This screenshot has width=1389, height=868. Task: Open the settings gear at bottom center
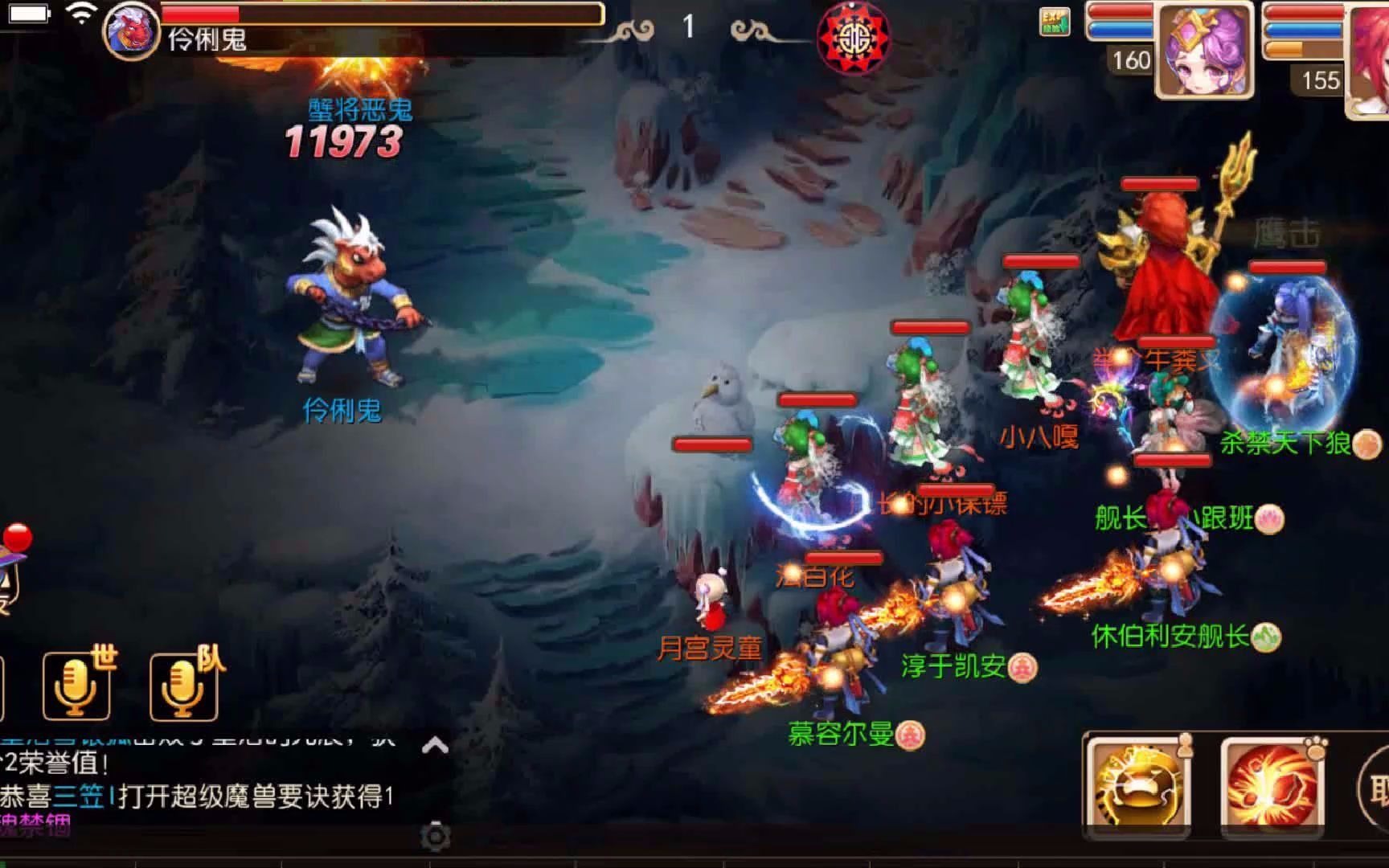tap(434, 836)
